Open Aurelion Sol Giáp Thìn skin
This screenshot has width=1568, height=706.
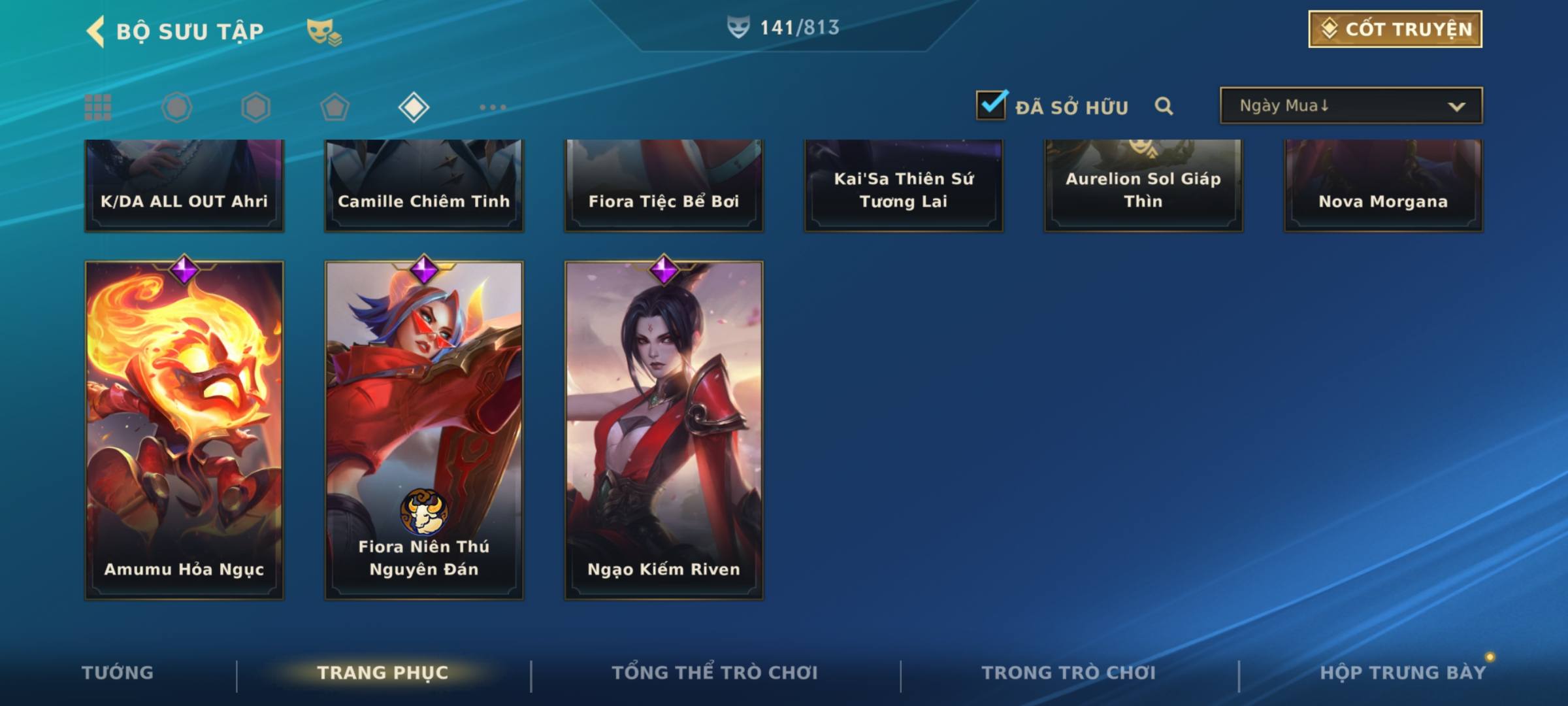(1143, 186)
